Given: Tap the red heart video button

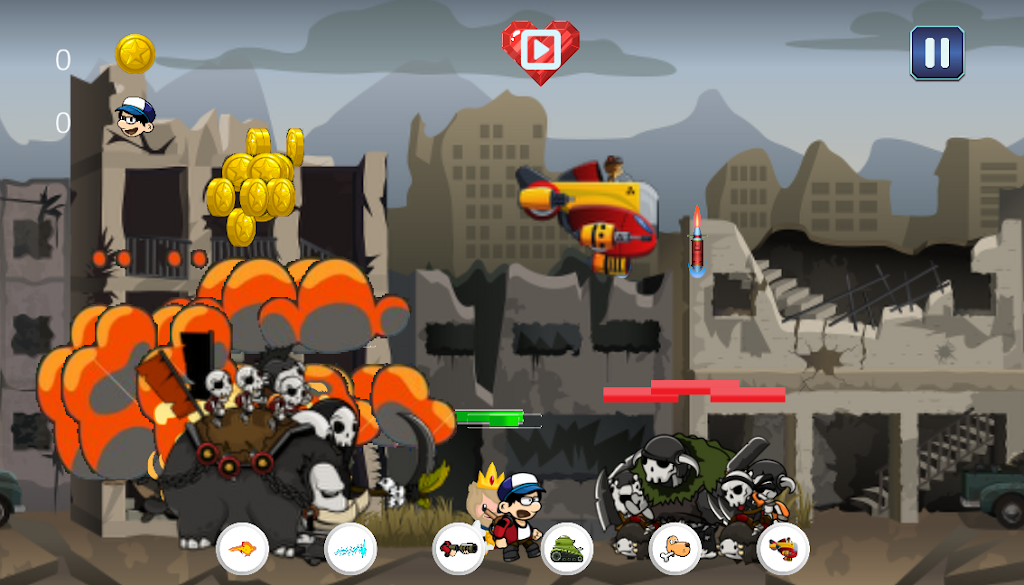Looking at the screenshot, I should tap(540, 49).
